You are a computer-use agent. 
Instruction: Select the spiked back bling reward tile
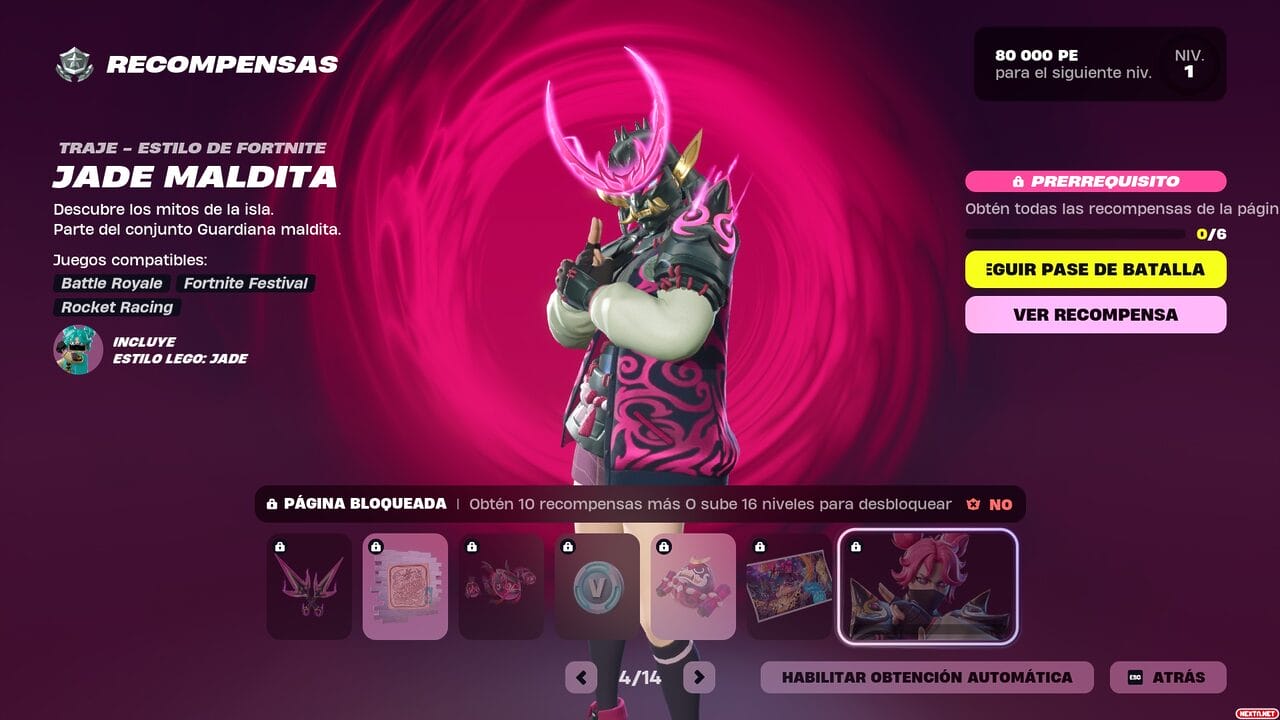tap(309, 586)
